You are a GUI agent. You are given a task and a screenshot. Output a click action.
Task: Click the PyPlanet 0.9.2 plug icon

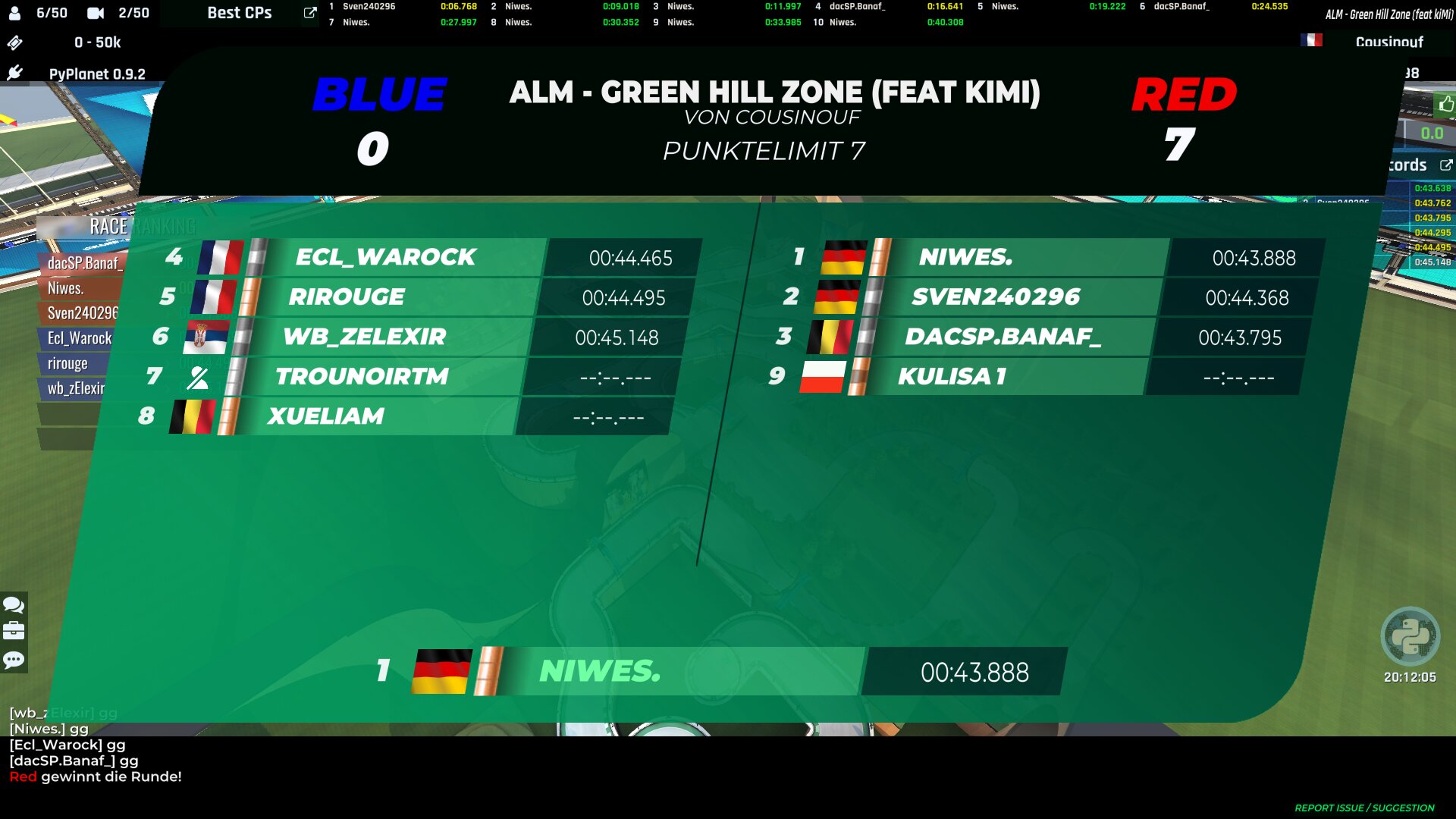[x=14, y=73]
